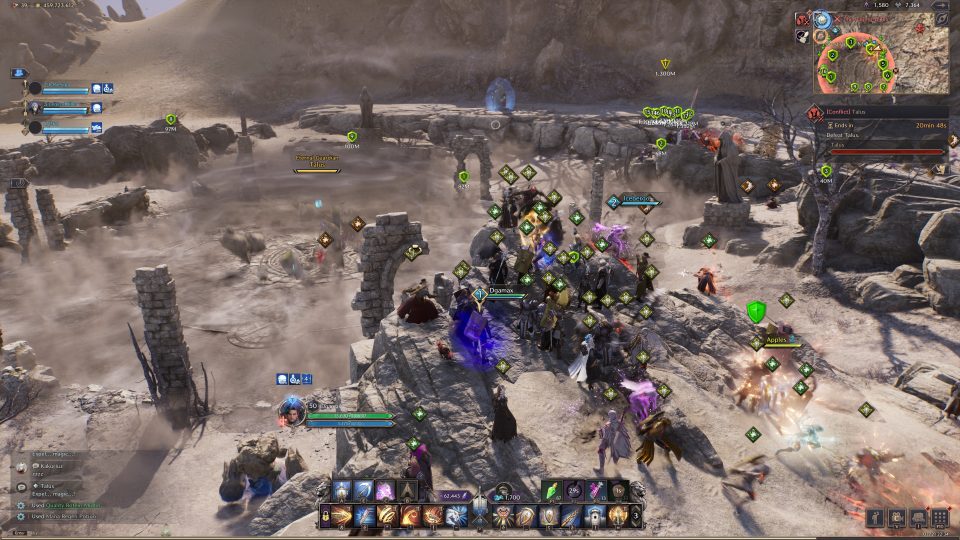The width and height of the screenshot is (960, 540).
Task: Use the white wolf skill
Action: click(456, 516)
